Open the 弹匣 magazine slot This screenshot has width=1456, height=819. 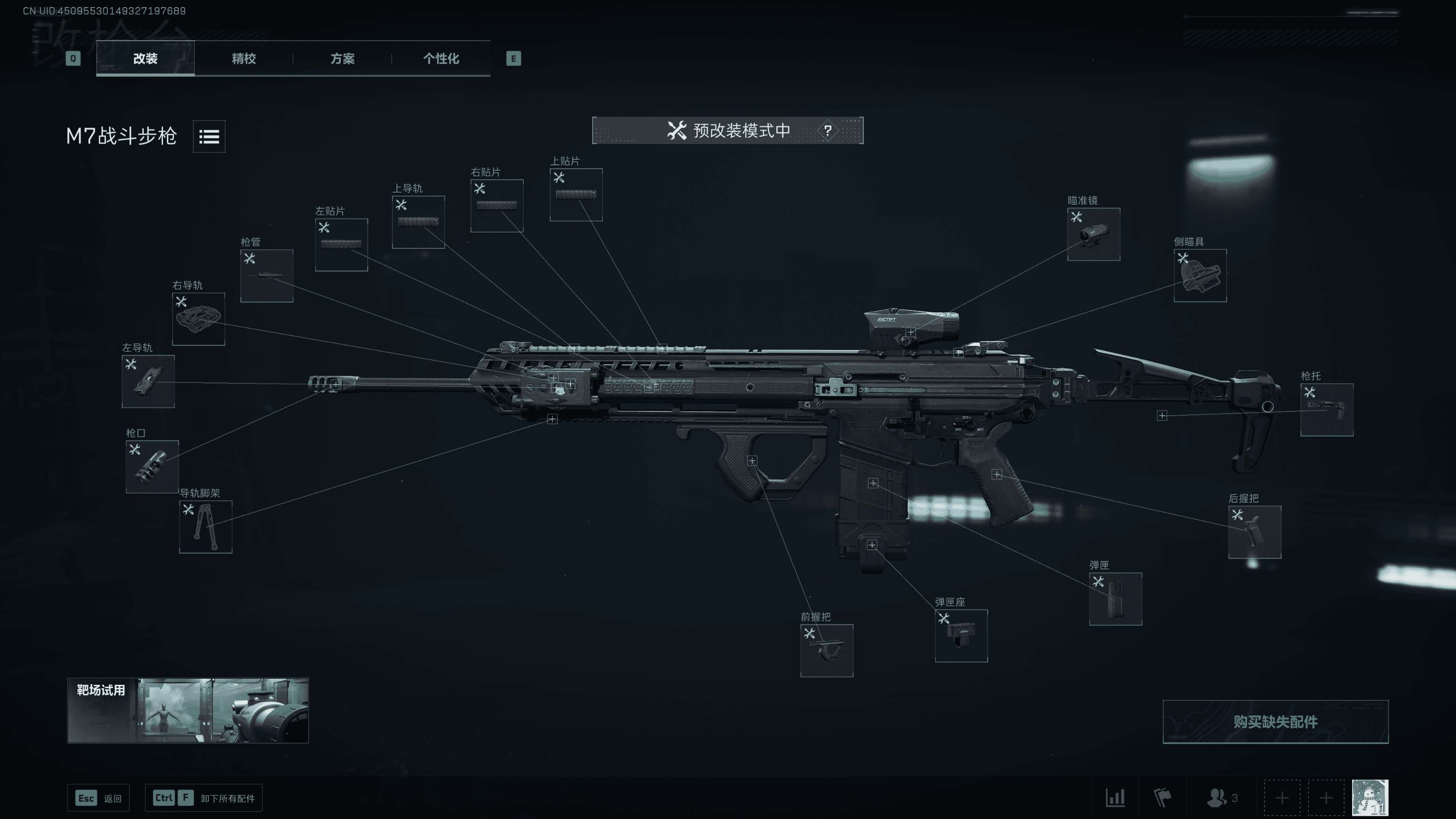coord(1115,599)
